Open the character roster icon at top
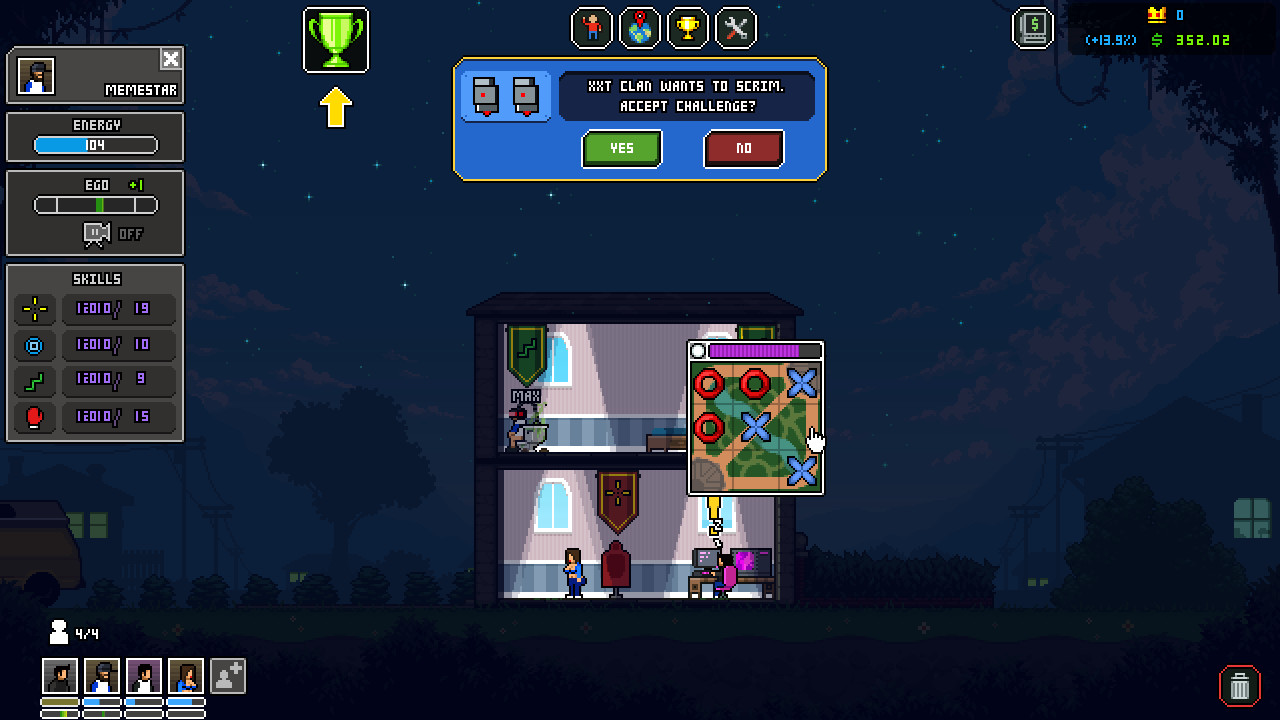The height and width of the screenshot is (720, 1280). coord(591,29)
